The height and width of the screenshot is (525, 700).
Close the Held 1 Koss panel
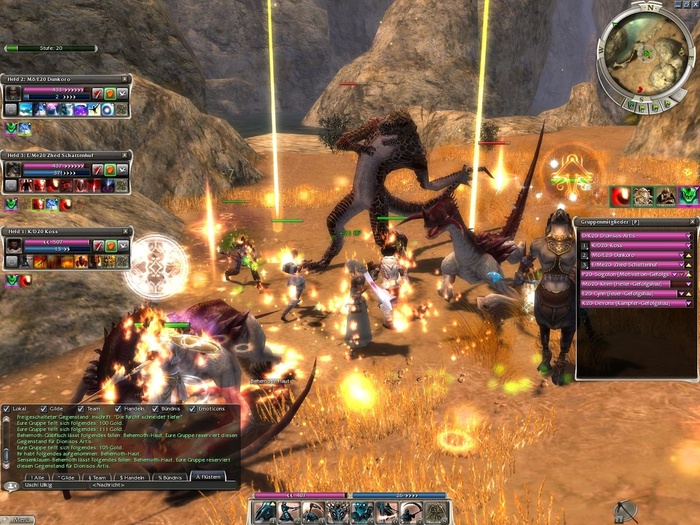[125, 232]
